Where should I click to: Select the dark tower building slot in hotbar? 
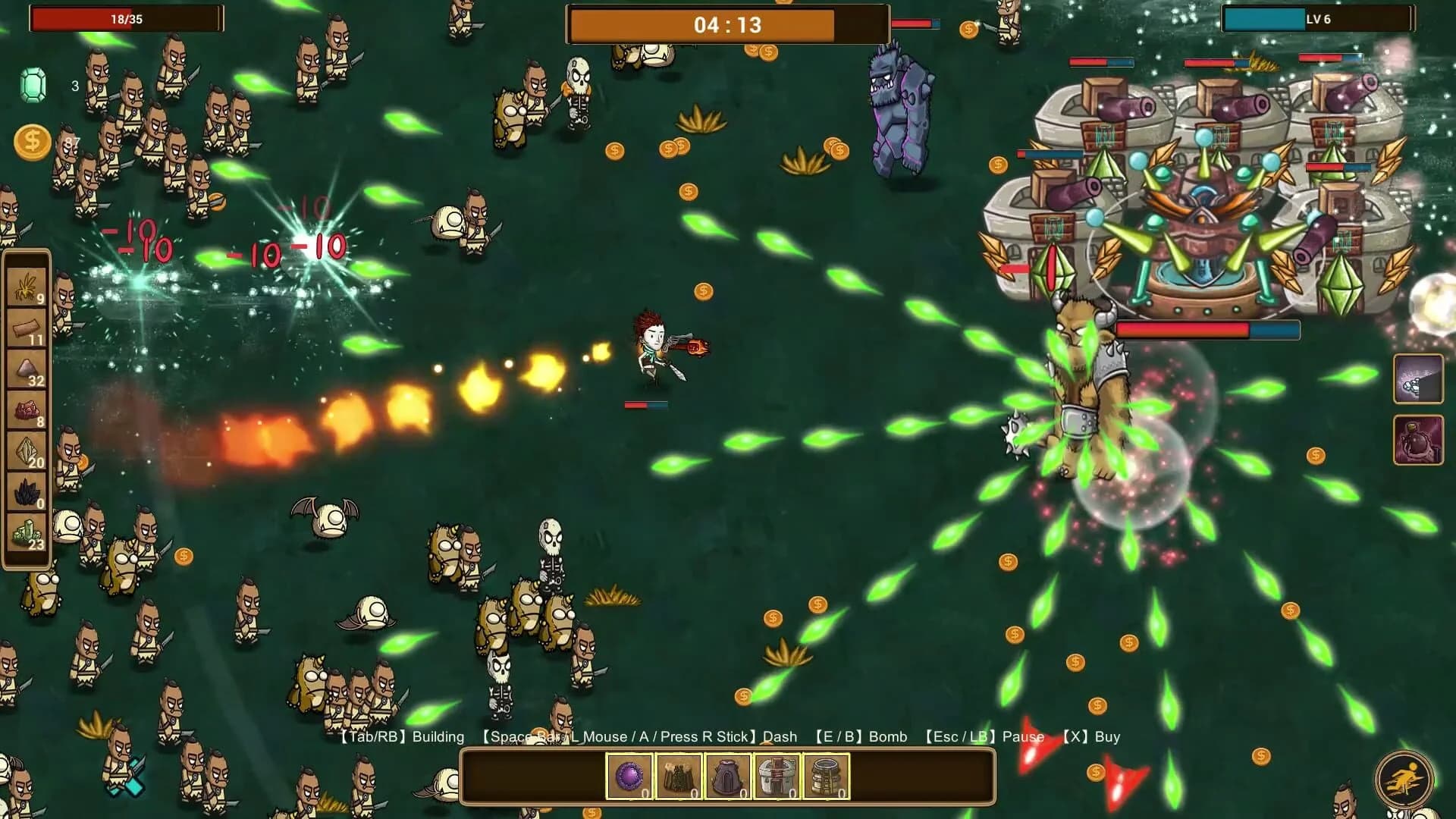pyautogui.click(x=728, y=773)
